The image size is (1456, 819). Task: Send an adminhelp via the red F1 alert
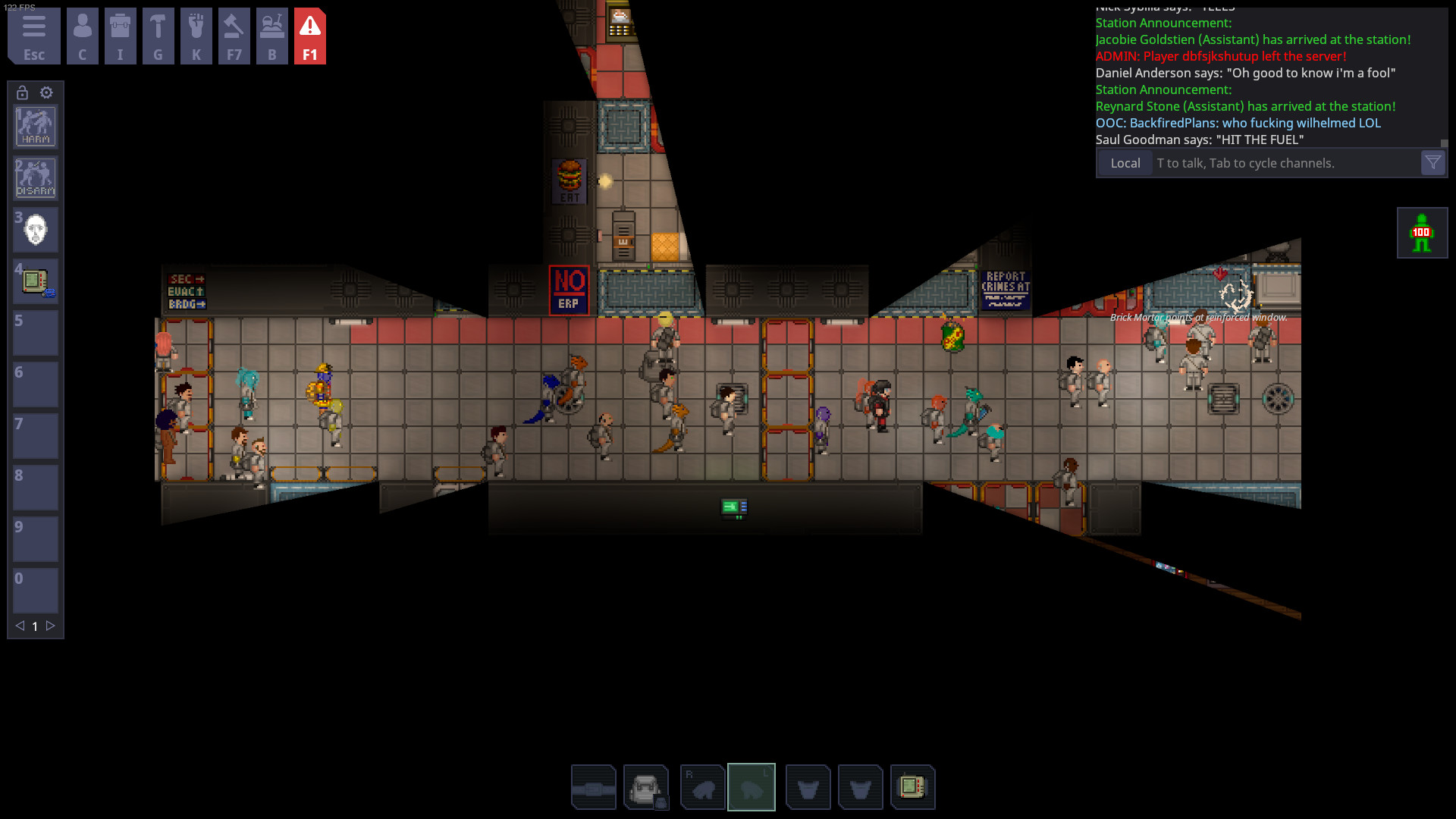[x=310, y=36]
